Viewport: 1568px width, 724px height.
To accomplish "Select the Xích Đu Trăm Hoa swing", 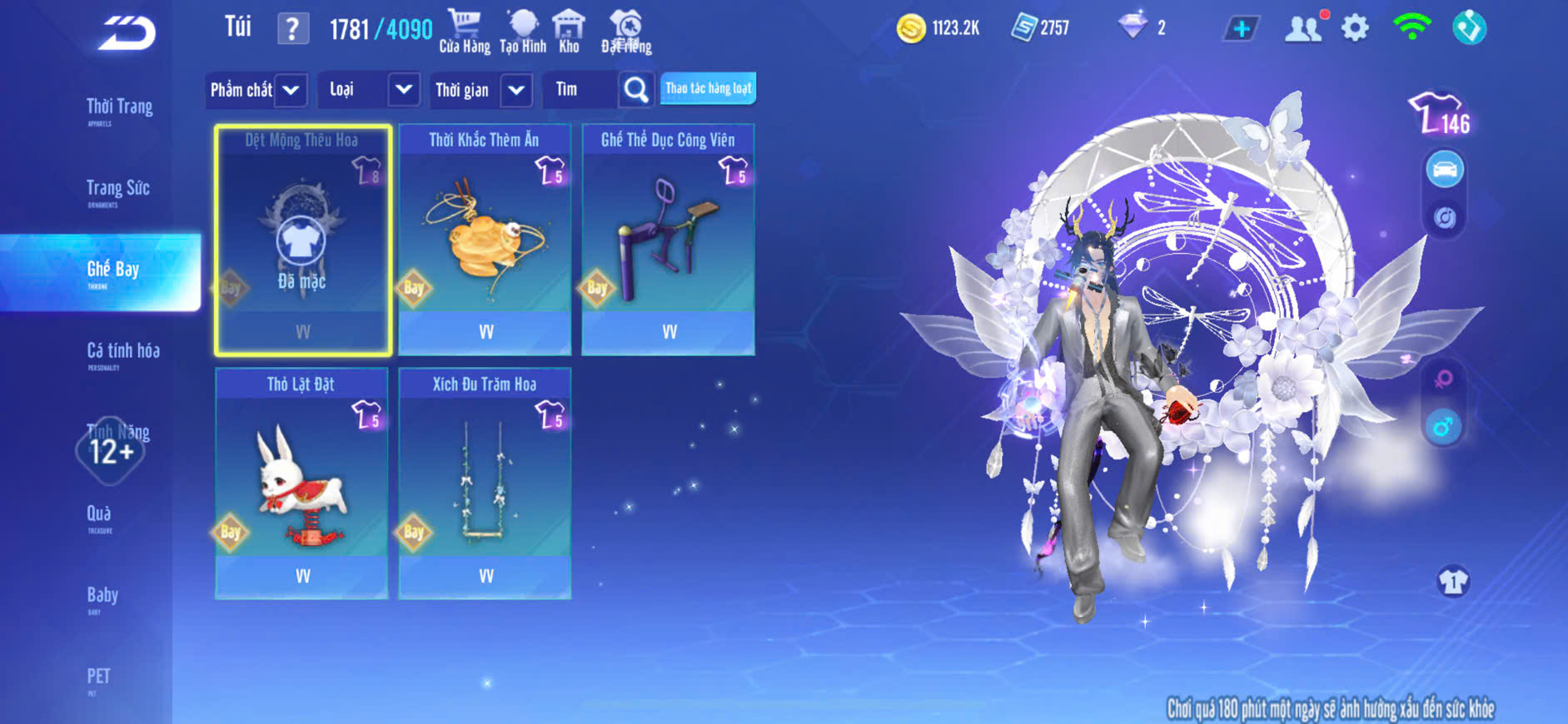I will [485, 483].
